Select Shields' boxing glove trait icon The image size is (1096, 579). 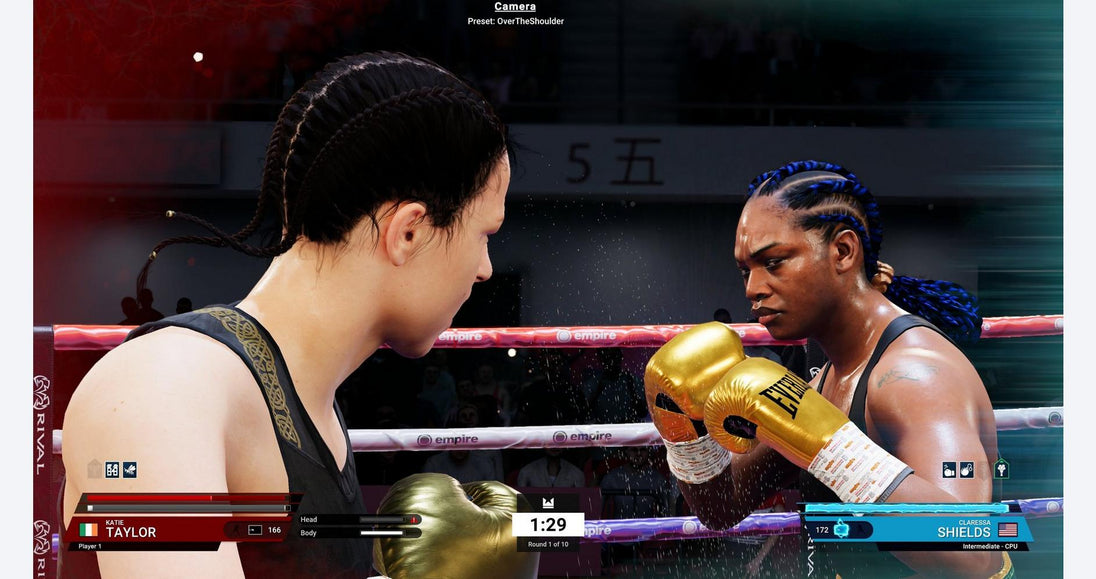click(x=949, y=469)
